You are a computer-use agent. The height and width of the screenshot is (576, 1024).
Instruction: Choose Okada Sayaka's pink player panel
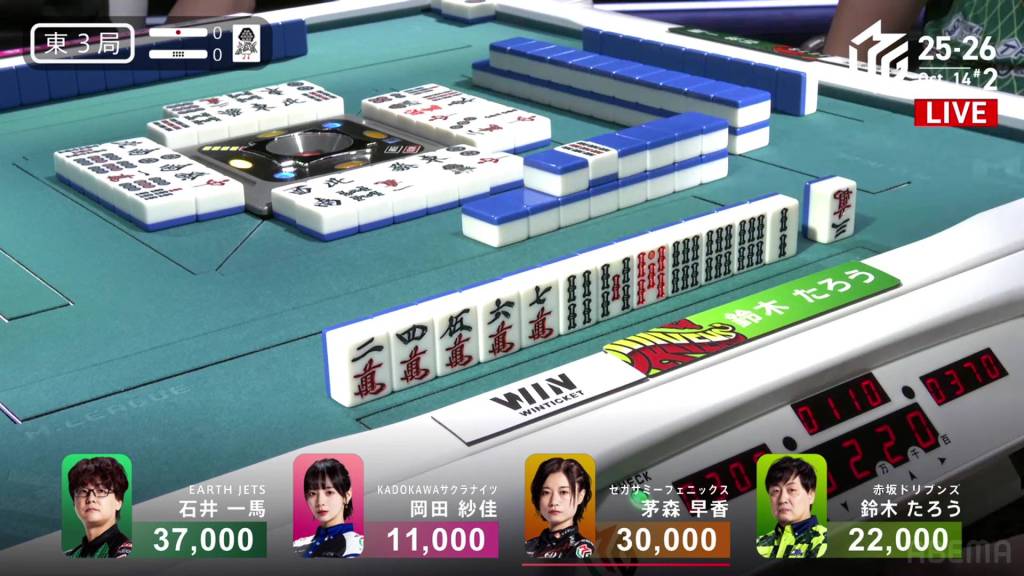pos(396,507)
